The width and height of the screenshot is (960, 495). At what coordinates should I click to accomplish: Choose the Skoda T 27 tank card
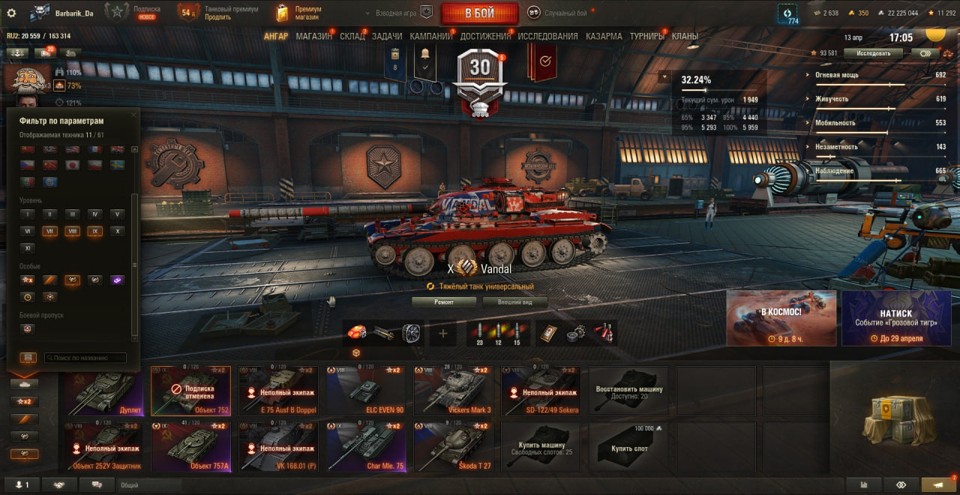(455, 445)
